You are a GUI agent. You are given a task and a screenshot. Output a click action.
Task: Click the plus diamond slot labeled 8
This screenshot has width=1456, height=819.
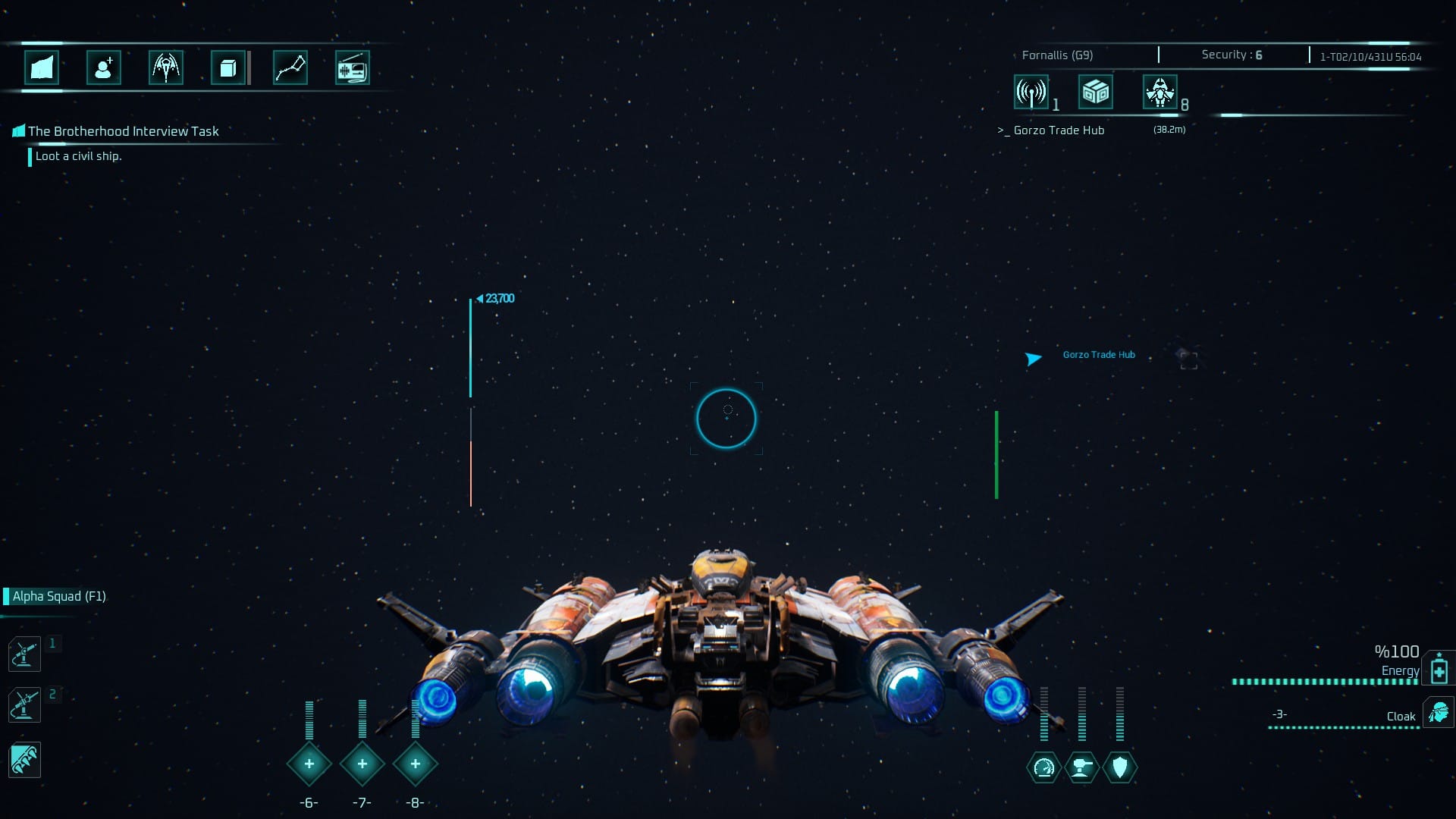pyautogui.click(x=416, y=764)
